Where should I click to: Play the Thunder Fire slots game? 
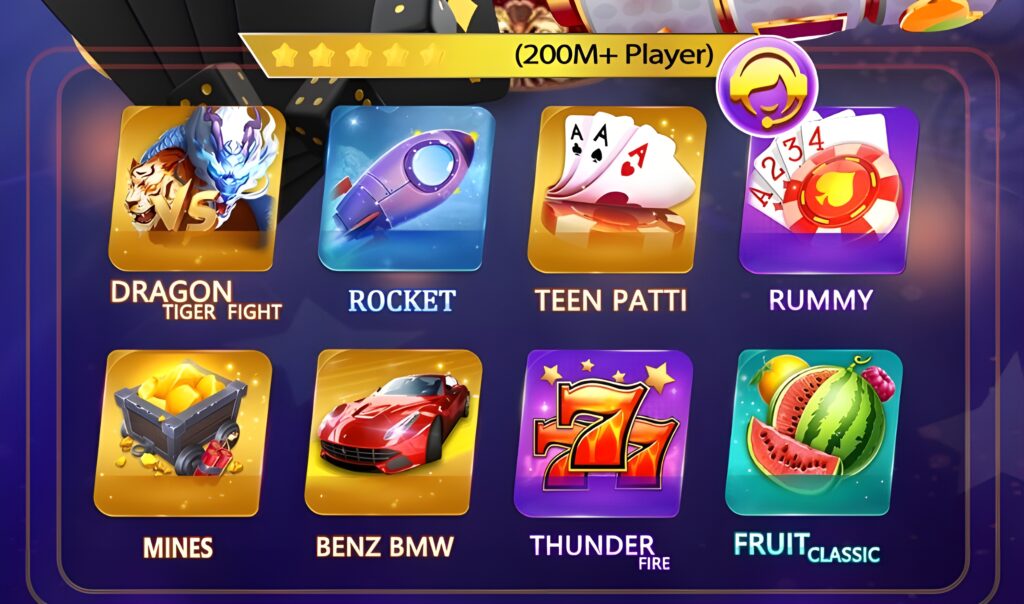[x=602, y=432]
